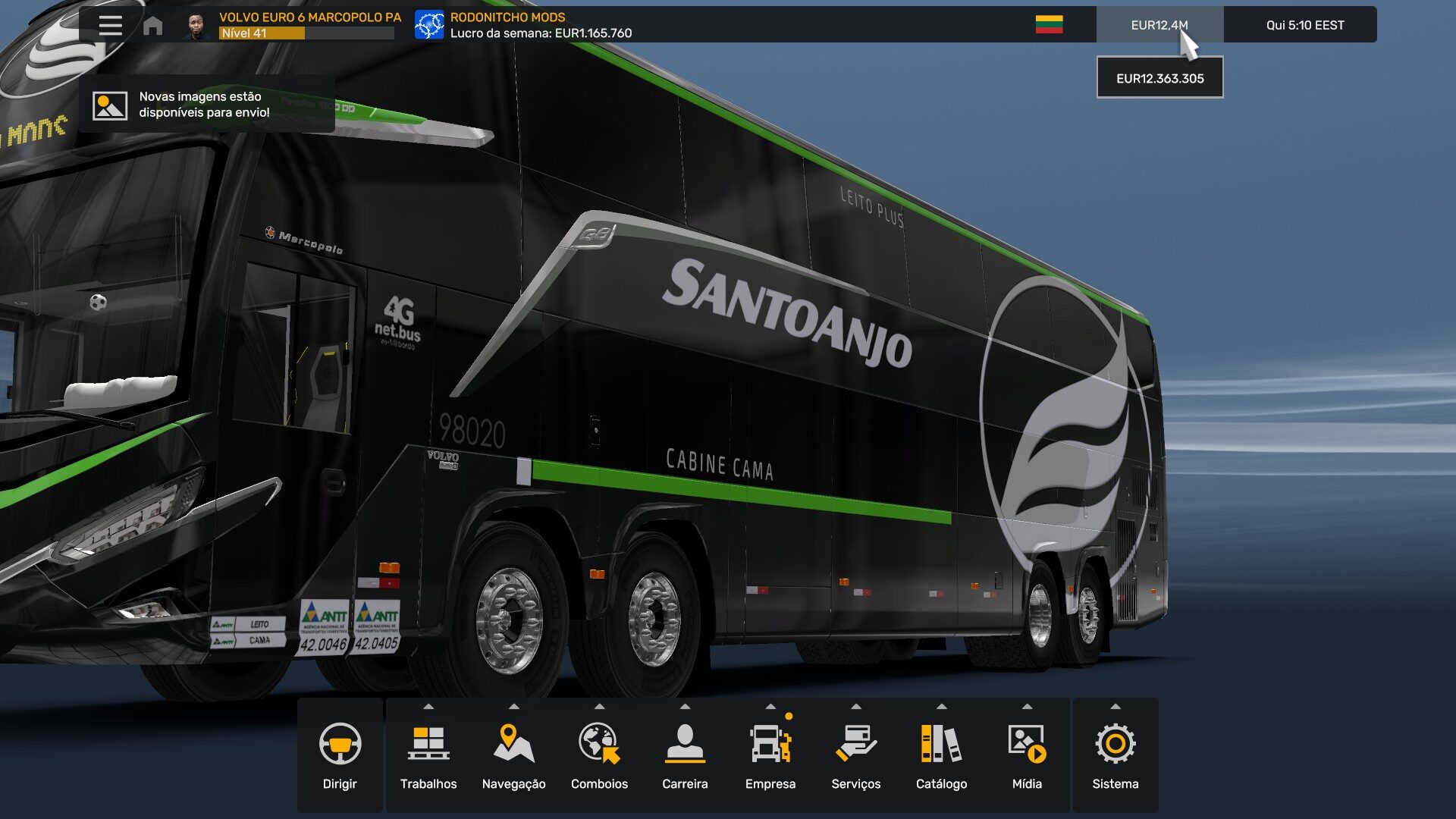Open the Serviços services menu
The image size is (1456, 819).
855,755
